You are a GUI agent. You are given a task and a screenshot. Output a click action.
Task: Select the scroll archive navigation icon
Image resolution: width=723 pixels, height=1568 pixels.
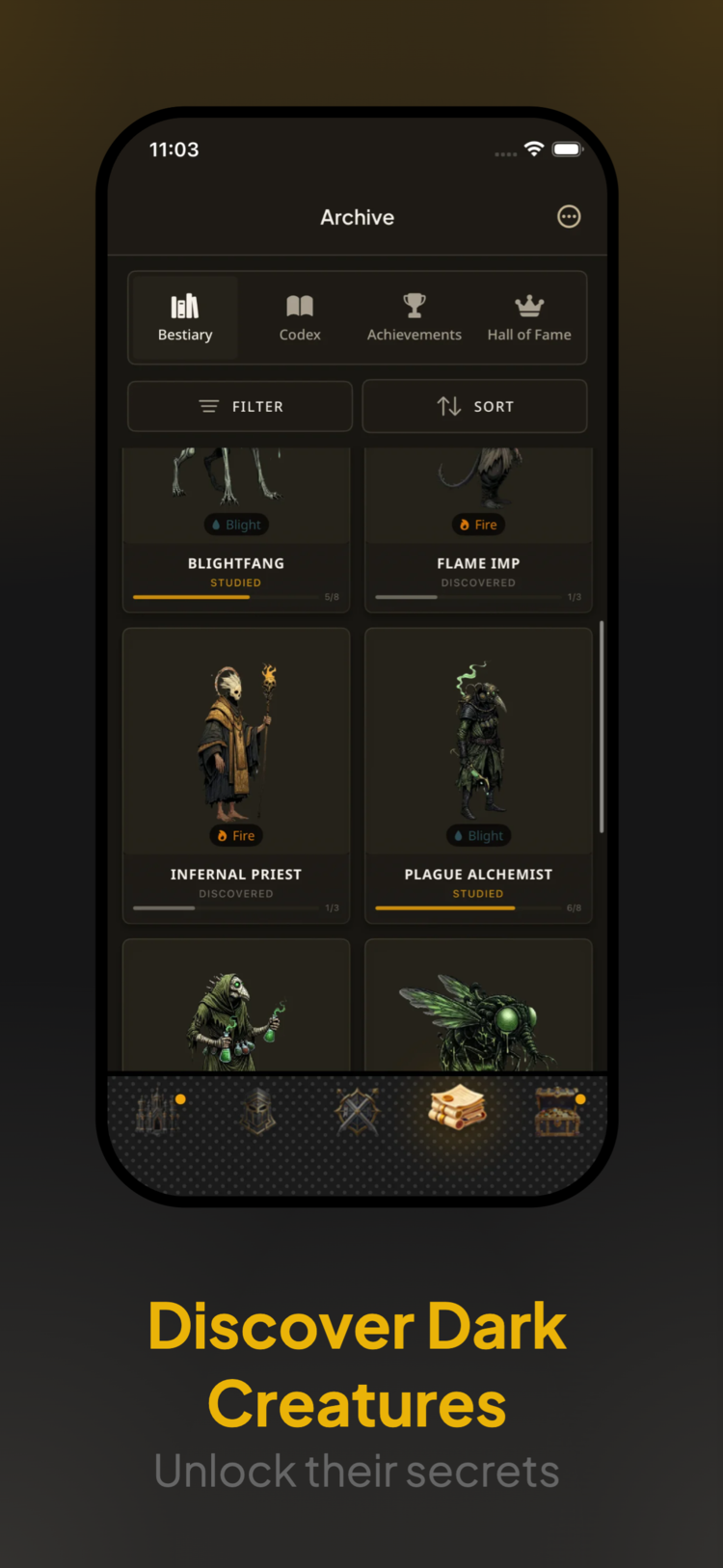(x=458, y=1109)
